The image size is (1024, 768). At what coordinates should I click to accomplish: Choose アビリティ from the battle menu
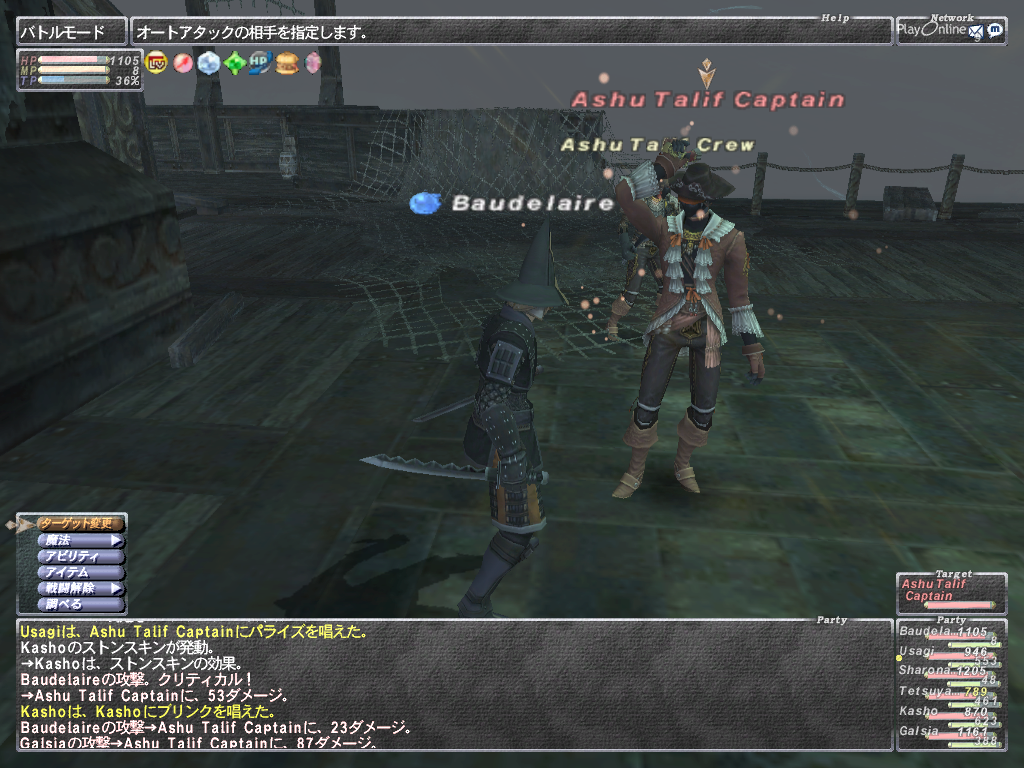coord(80,556)
